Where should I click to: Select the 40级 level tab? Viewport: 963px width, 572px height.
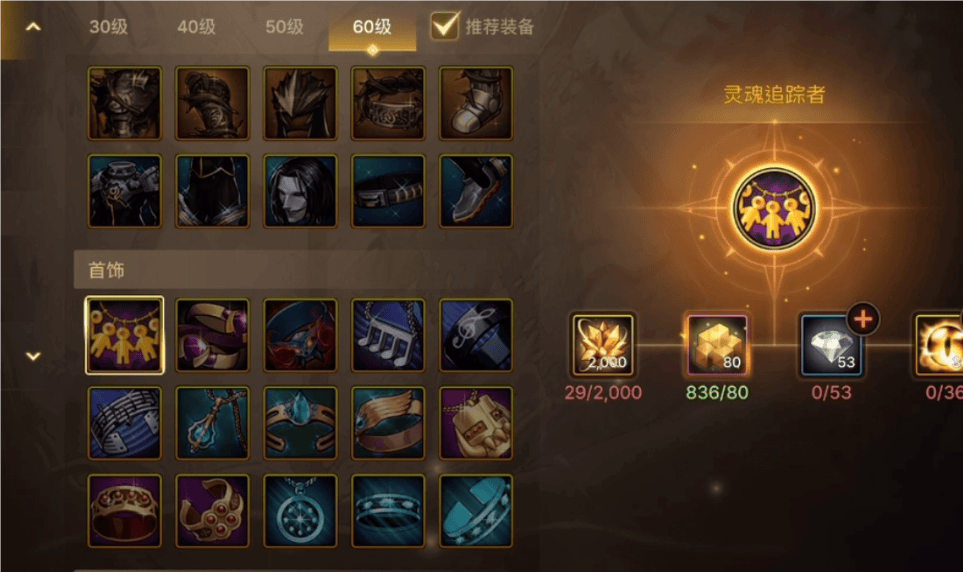click(x=196, y=27)
